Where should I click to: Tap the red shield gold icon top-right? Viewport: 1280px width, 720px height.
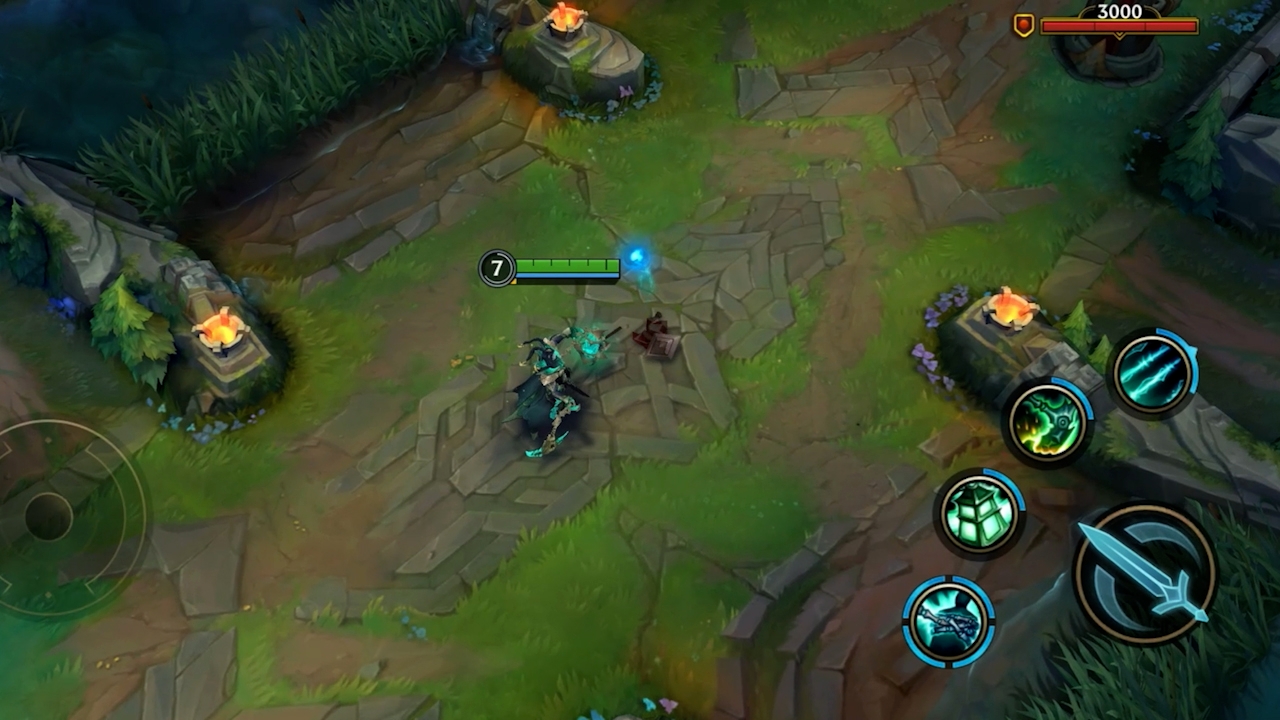point(1023,24)
